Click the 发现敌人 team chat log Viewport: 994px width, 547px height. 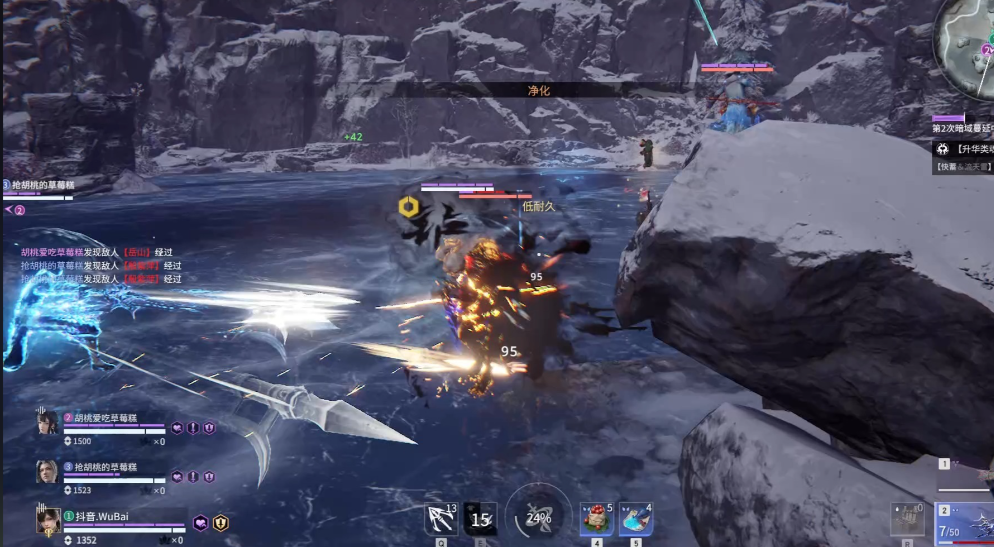click(x=100, y=266)
